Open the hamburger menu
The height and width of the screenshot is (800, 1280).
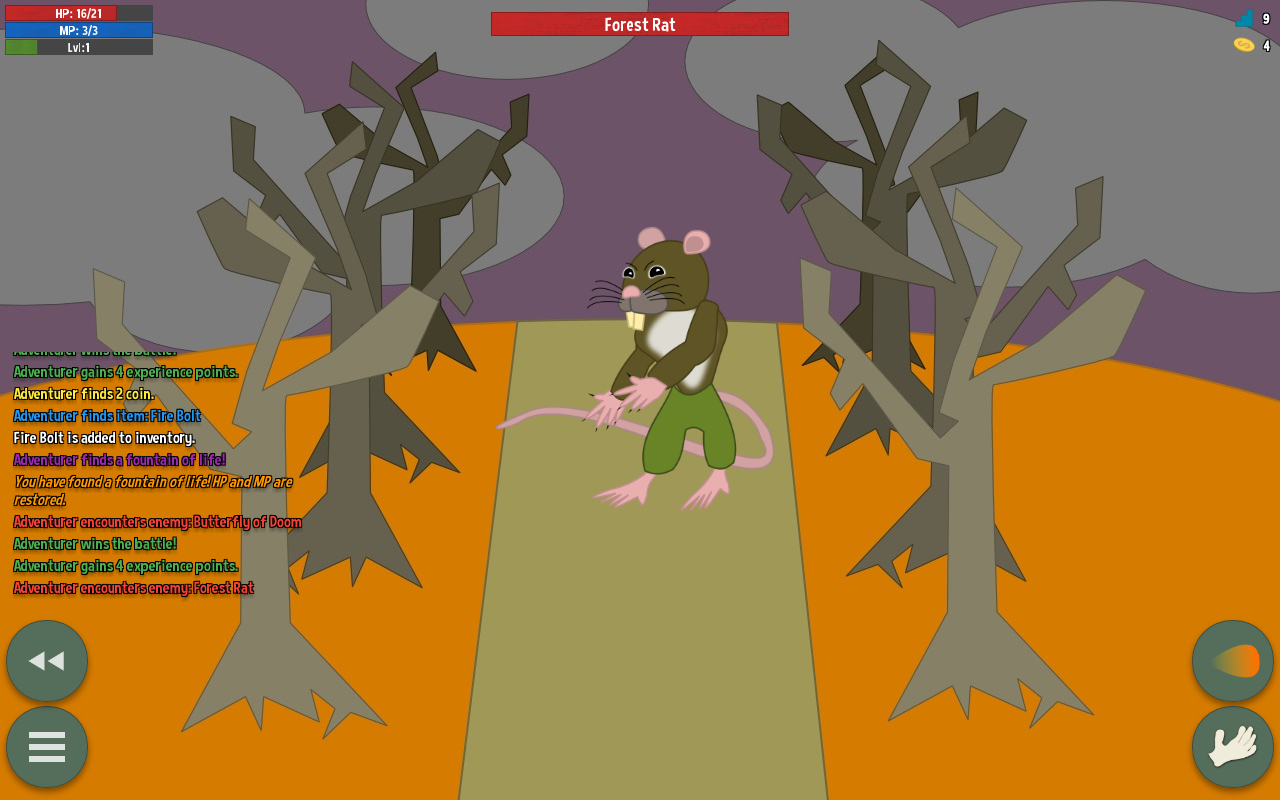tap(46, 747)
